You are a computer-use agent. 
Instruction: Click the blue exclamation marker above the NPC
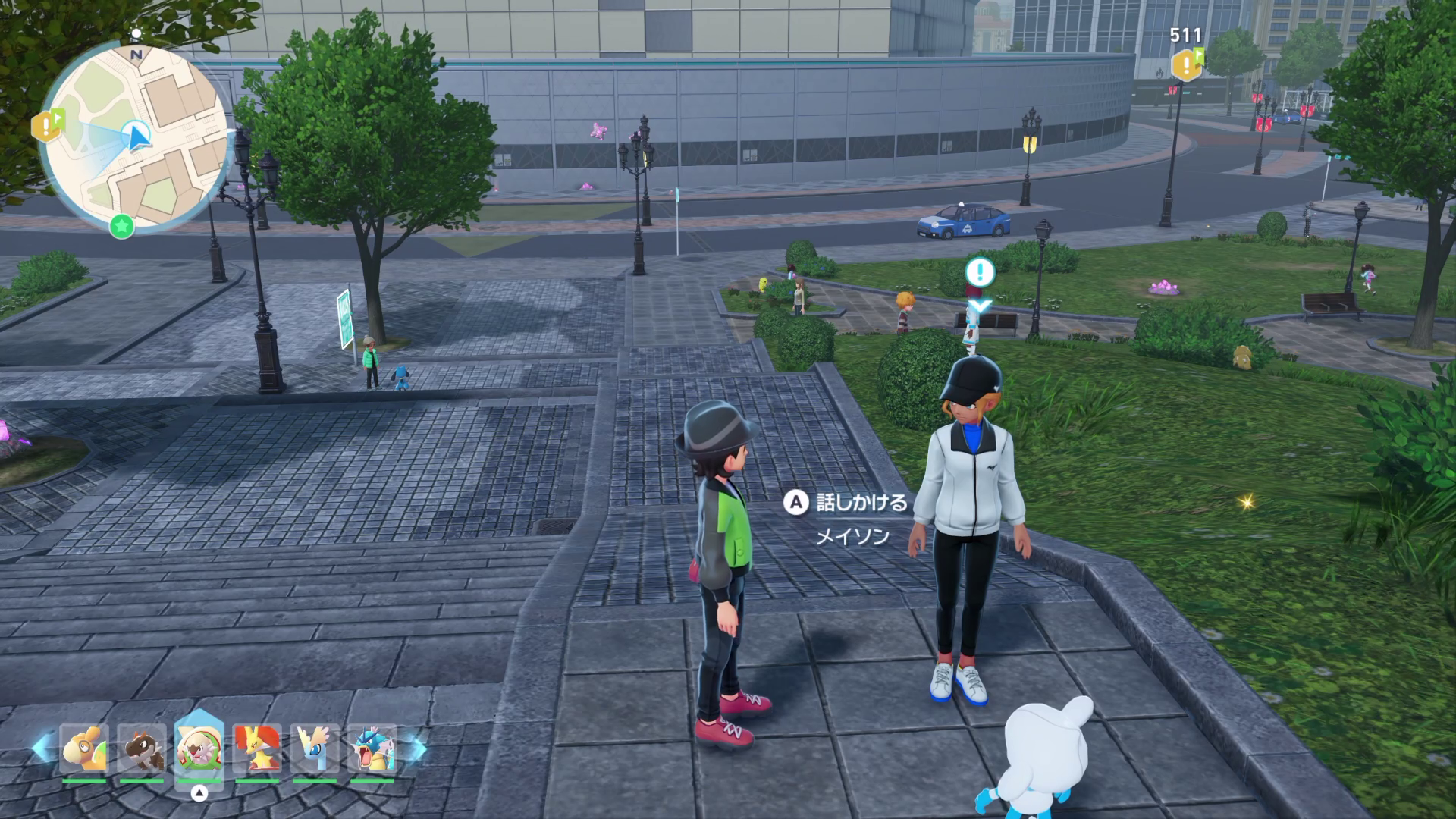tap(980, 272)
